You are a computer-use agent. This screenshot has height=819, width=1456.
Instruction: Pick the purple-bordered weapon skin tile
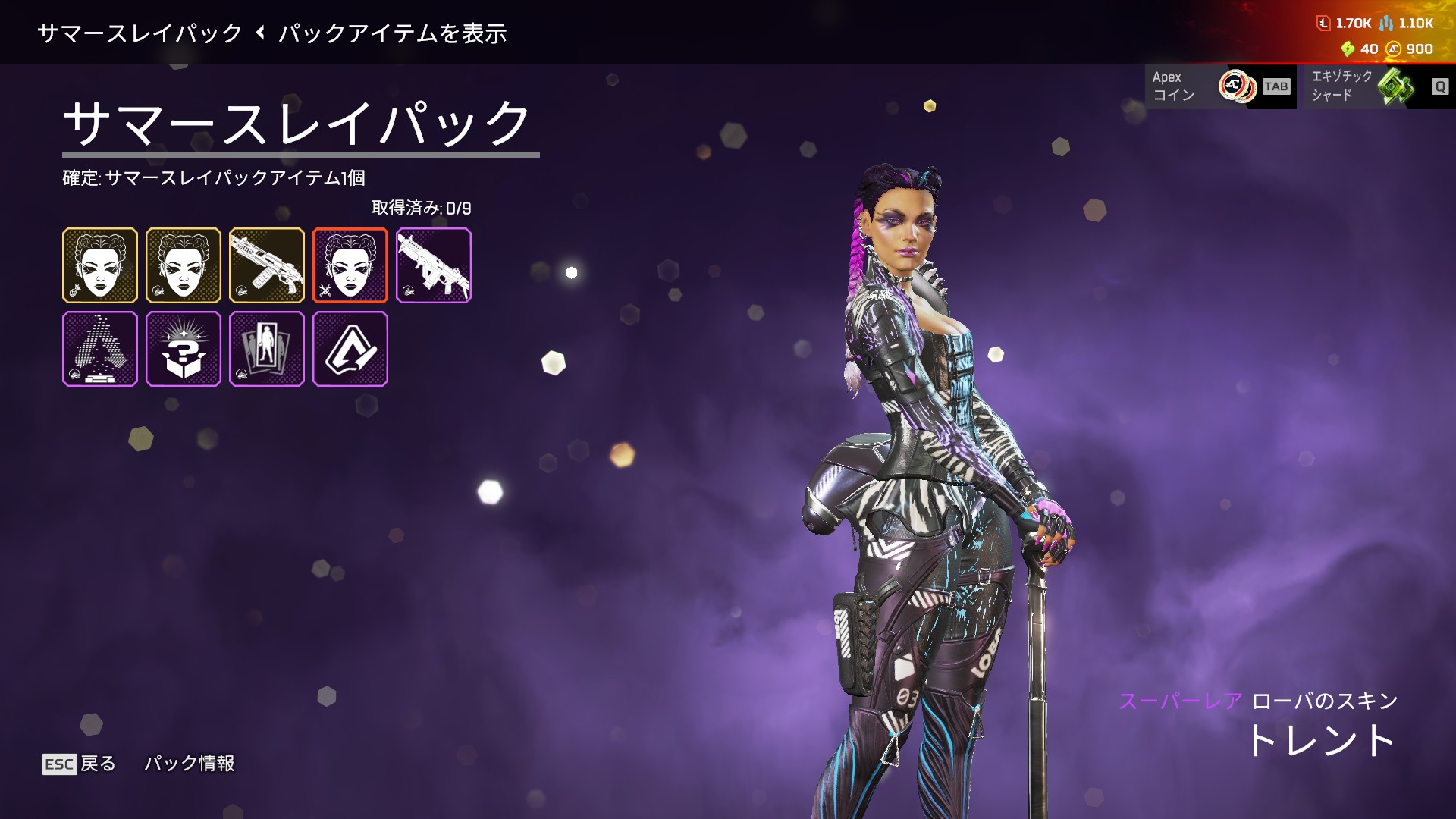[434, 265]
